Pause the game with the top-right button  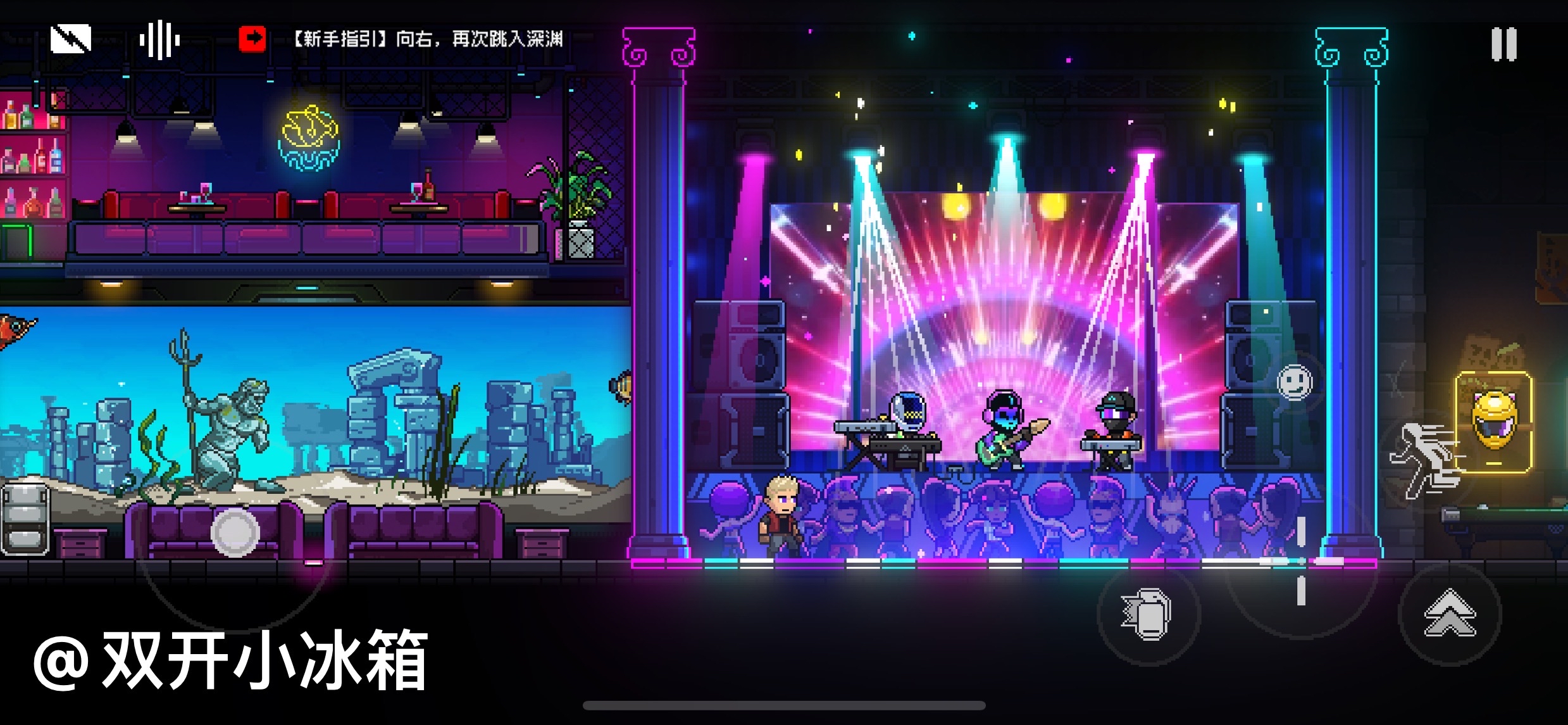coord(1503,44)
